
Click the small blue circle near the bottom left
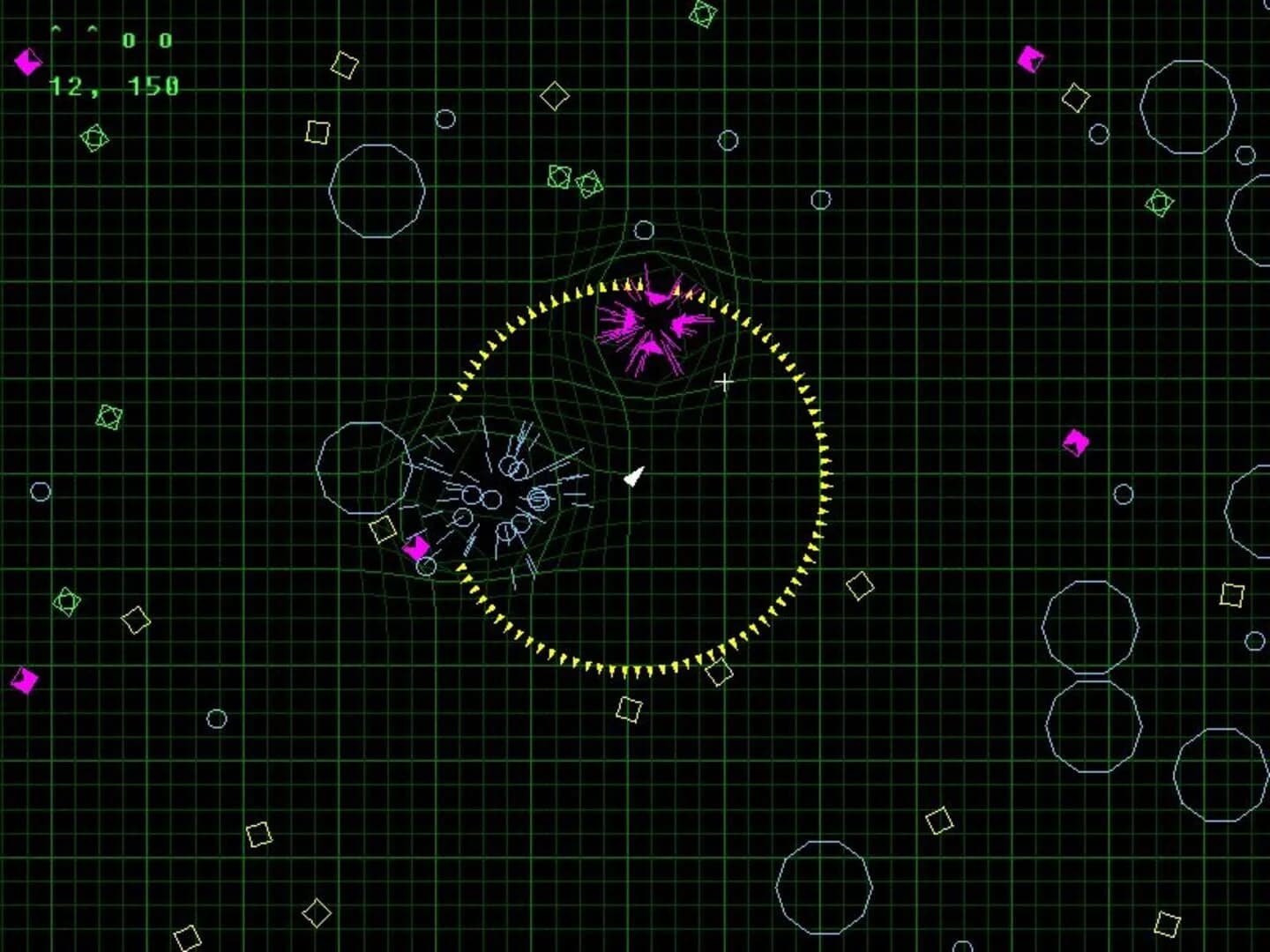[215, 716]
